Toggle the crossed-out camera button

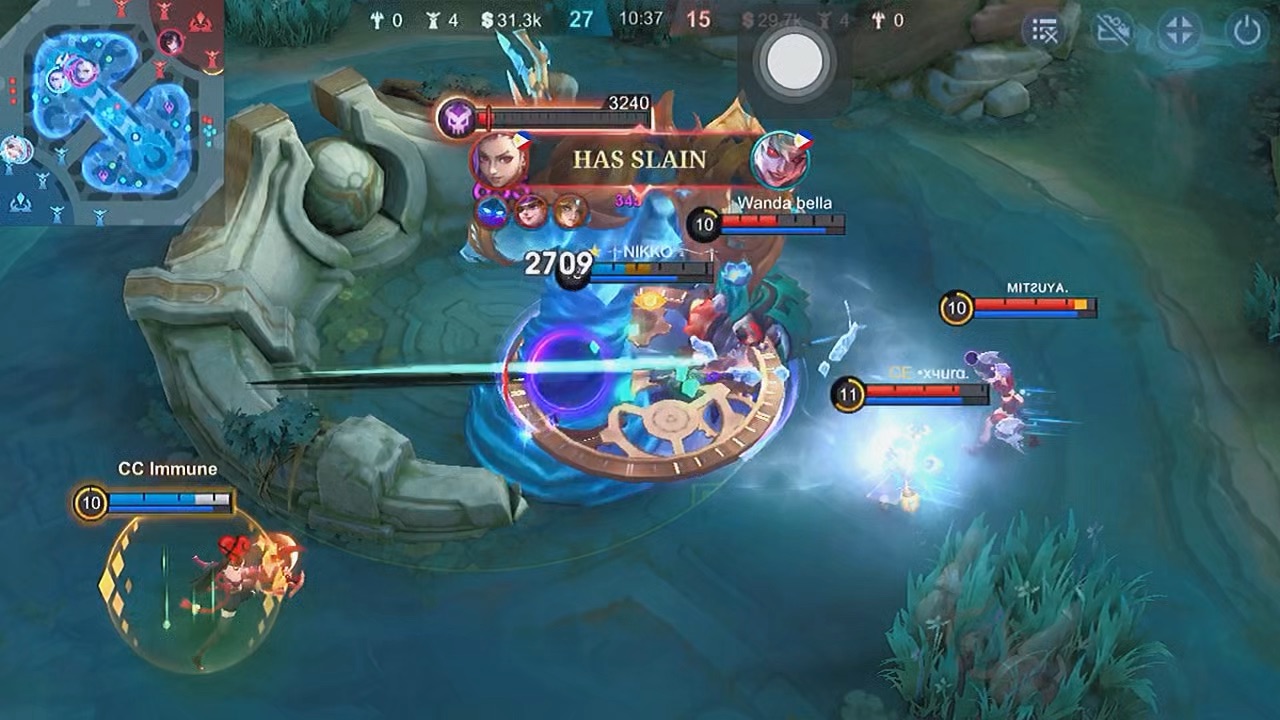click(x=1111, y=32)
